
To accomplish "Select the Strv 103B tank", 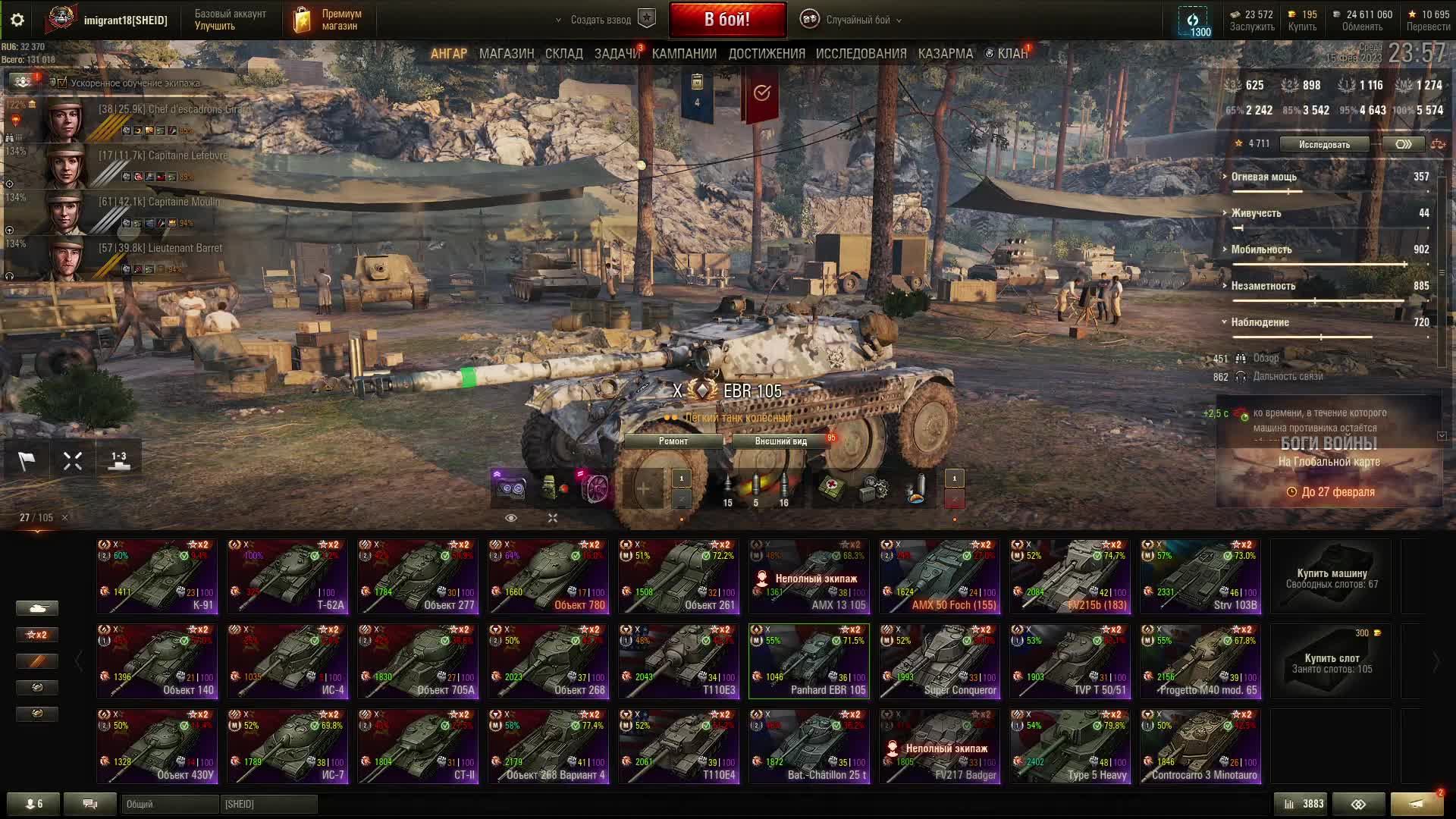I will click(1200, 576).
